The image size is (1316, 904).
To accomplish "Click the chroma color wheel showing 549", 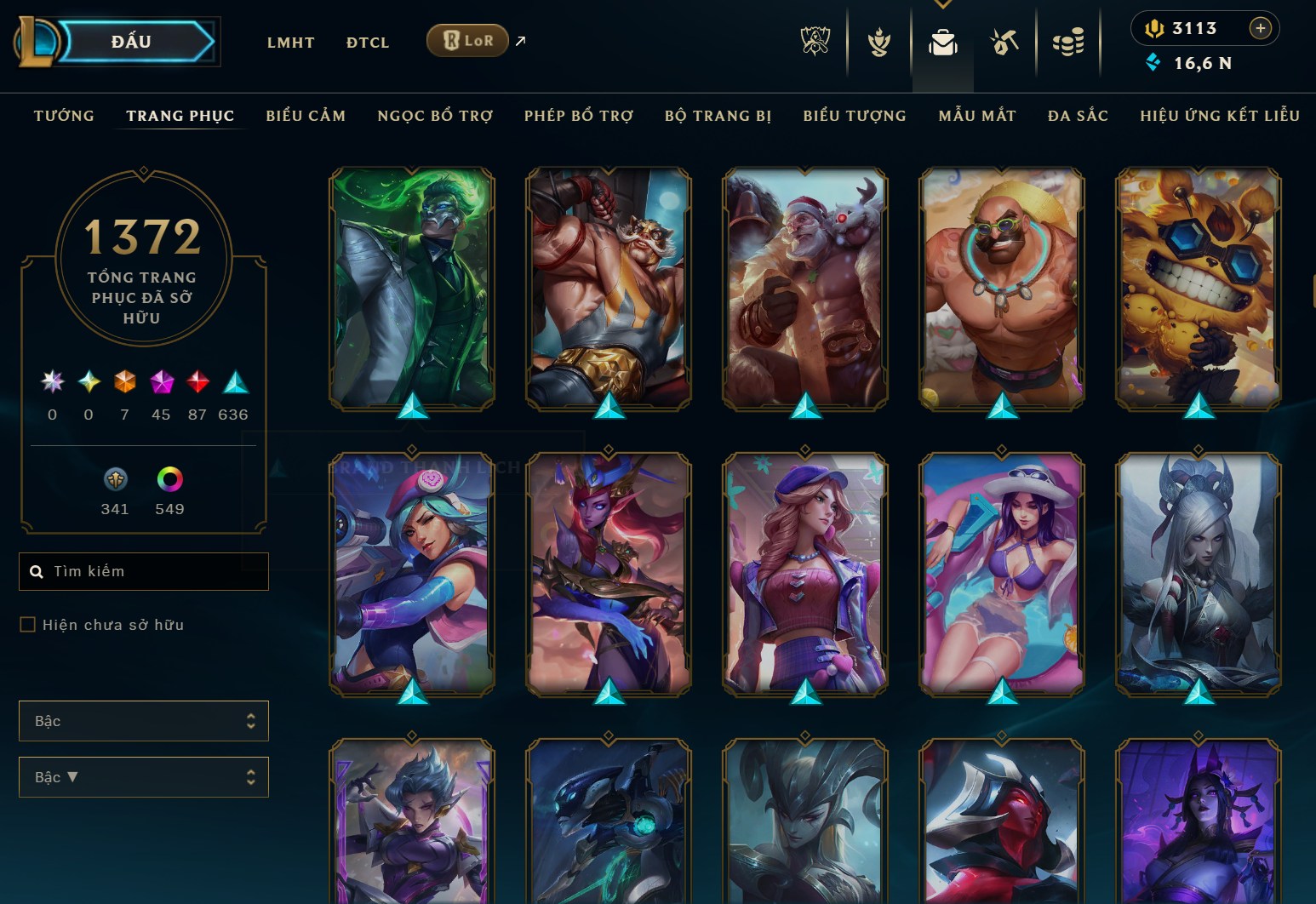I will [x=170, y=481].
